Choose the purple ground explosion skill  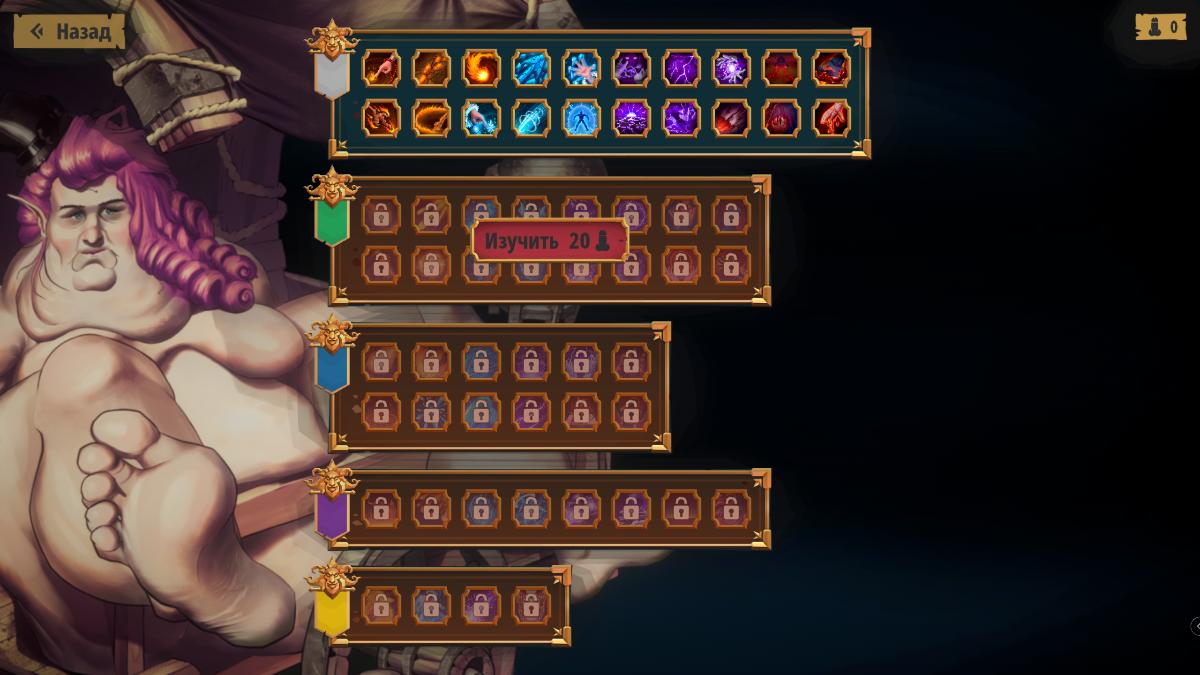631,118
